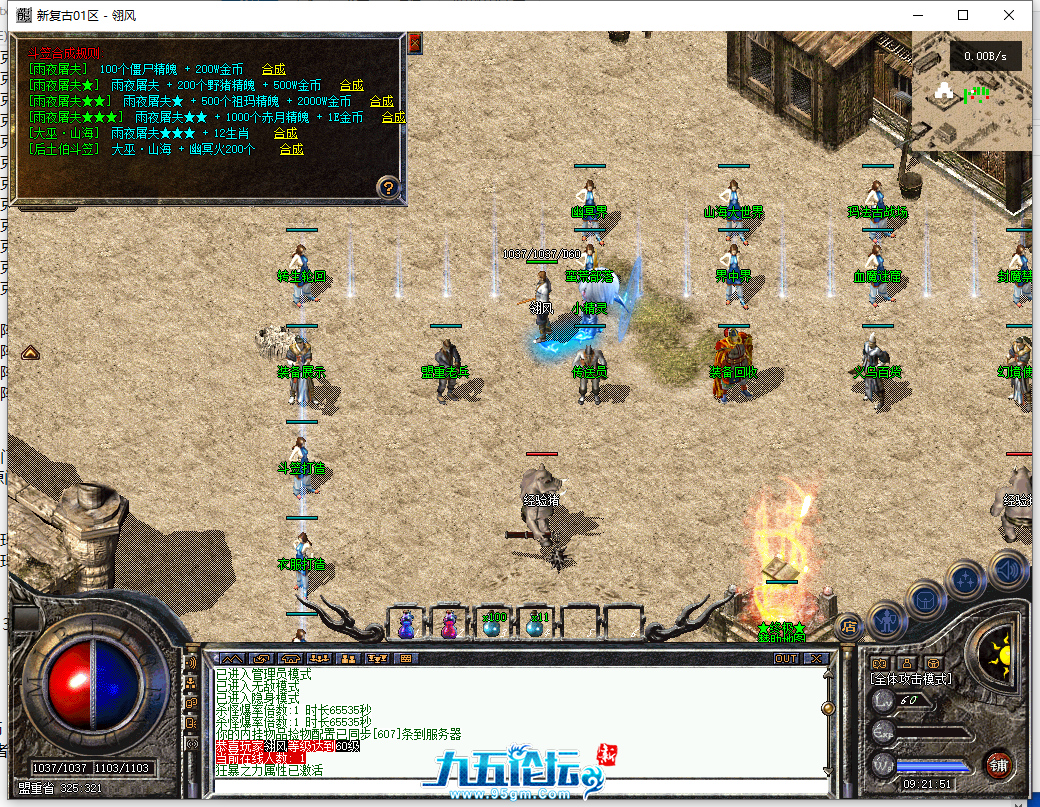1040x807 pixels.
Task: Click 合成 for the 后土伯斗笠 recipe
Action: [291, 149]
